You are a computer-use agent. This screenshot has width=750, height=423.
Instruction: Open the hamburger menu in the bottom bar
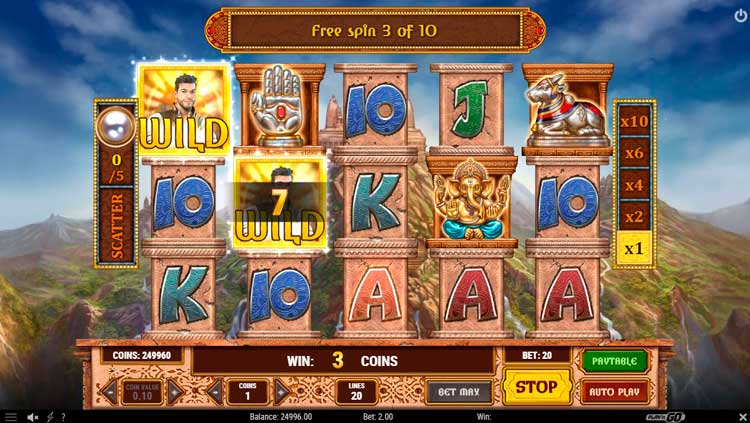[x=11, y=416]
